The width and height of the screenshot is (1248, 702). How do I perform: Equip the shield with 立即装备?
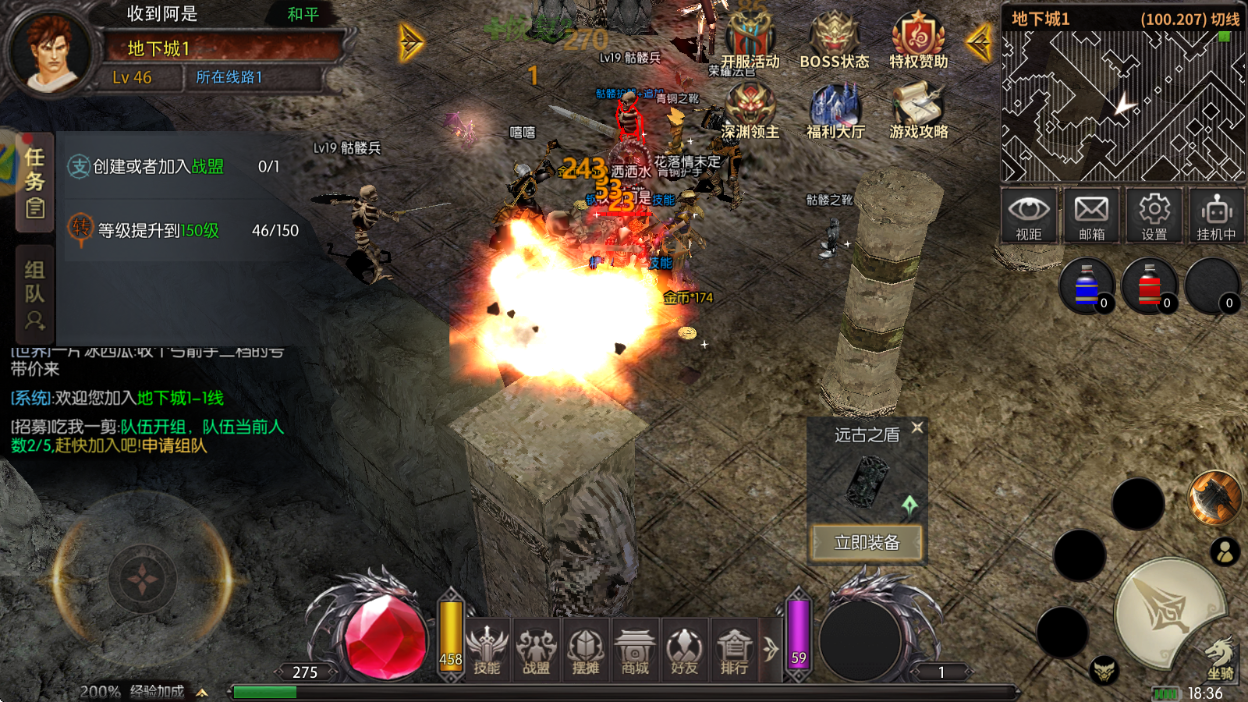coord(867,543)
